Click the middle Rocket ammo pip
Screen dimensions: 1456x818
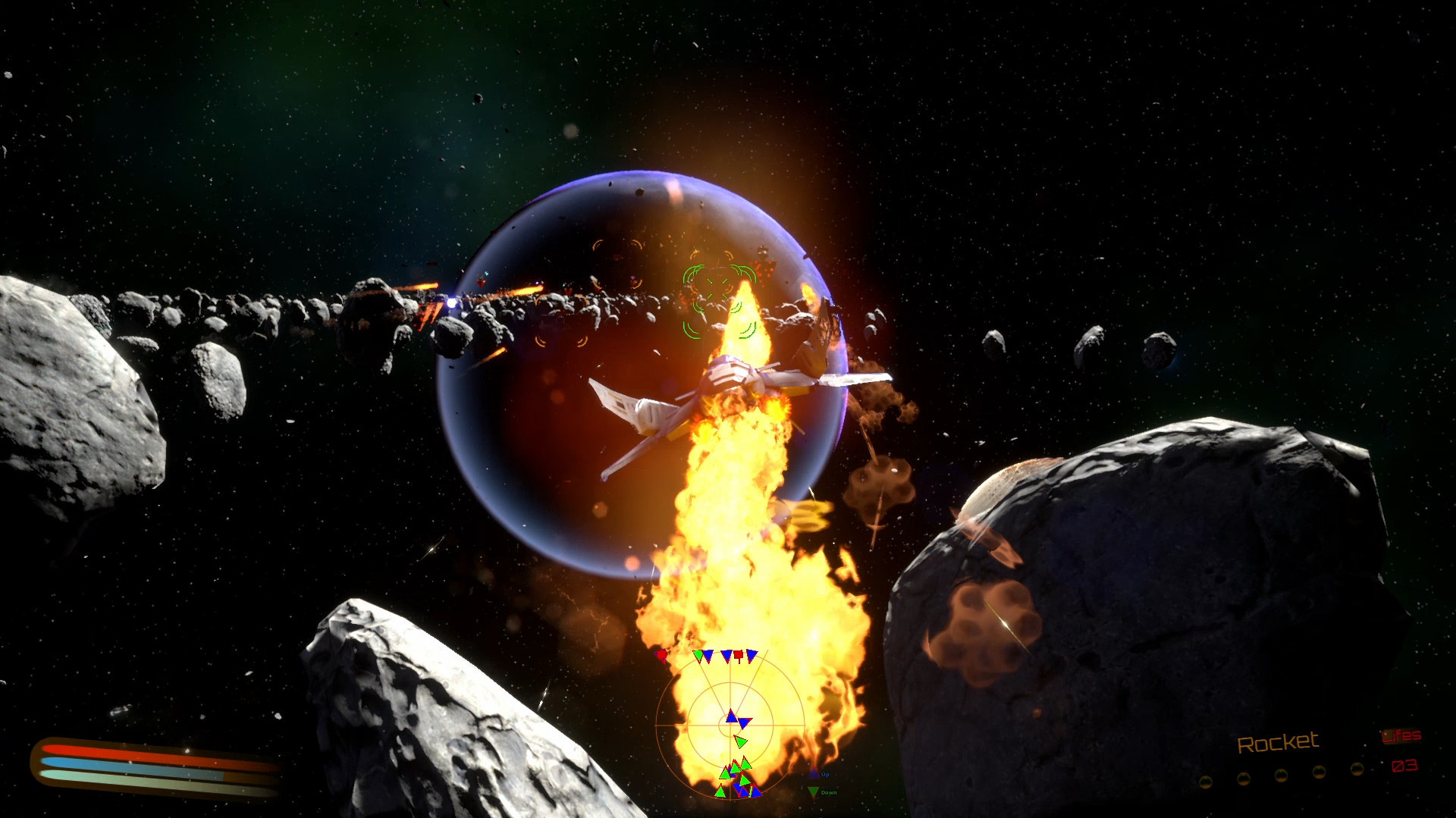coord(1282,775)
